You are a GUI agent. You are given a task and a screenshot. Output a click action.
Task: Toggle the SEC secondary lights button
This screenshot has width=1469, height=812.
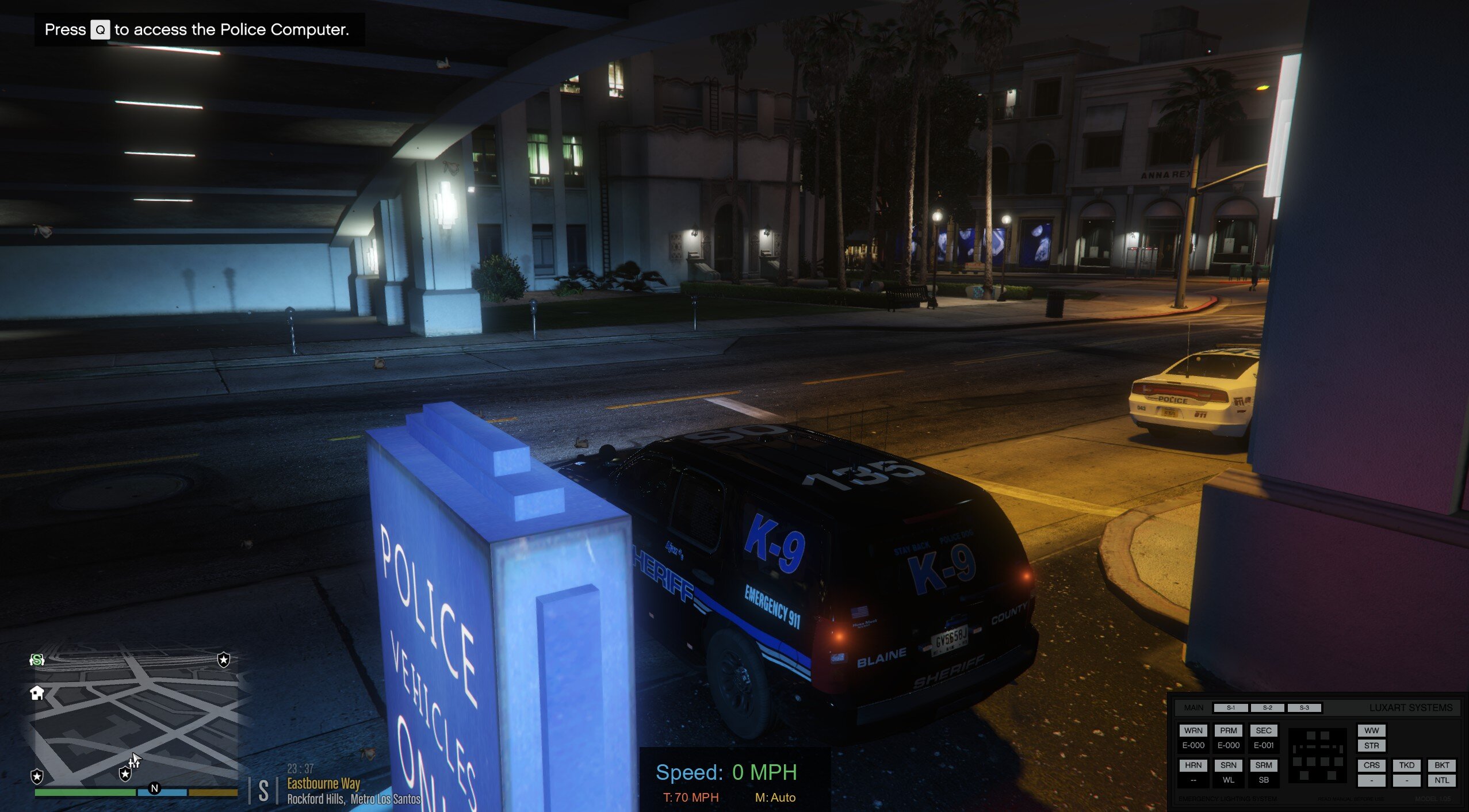click(1263, 730)
